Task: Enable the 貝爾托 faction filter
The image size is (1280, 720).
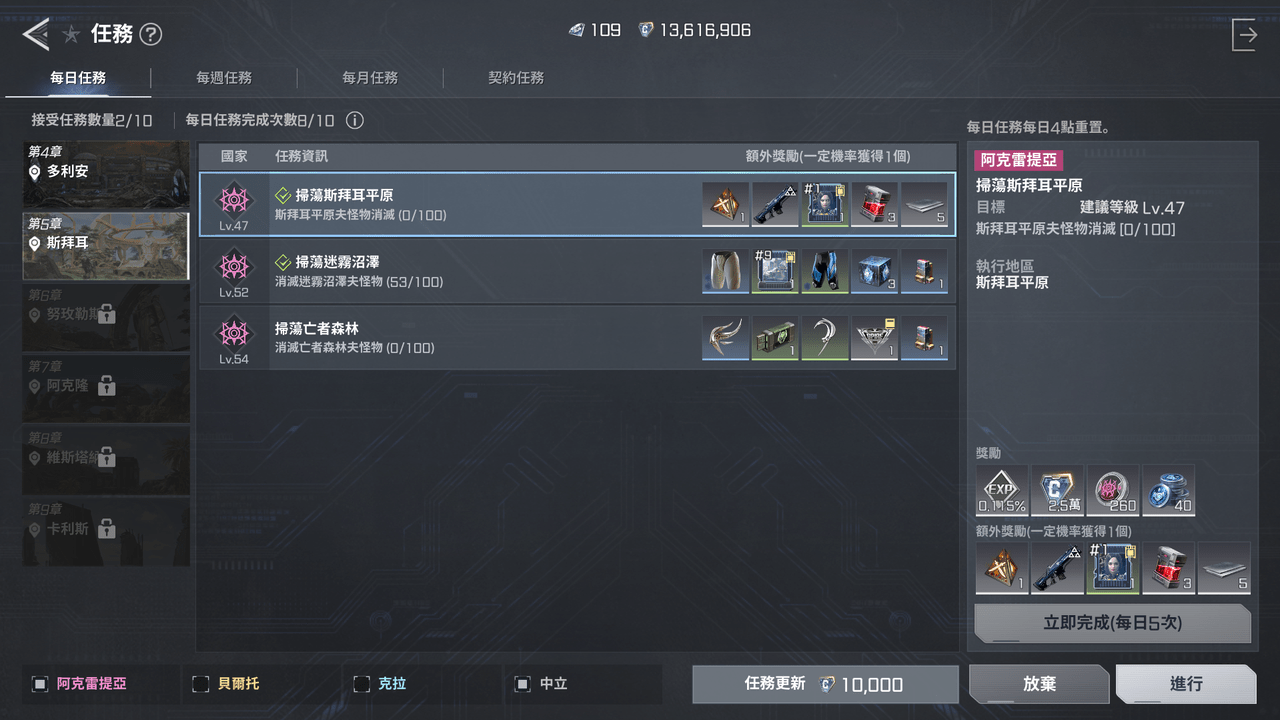Action: click(200, 684)
